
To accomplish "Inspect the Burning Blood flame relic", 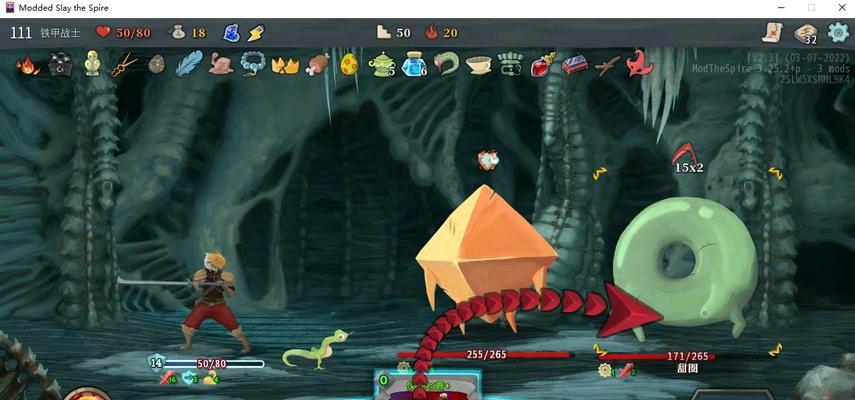I will [28, 66].
